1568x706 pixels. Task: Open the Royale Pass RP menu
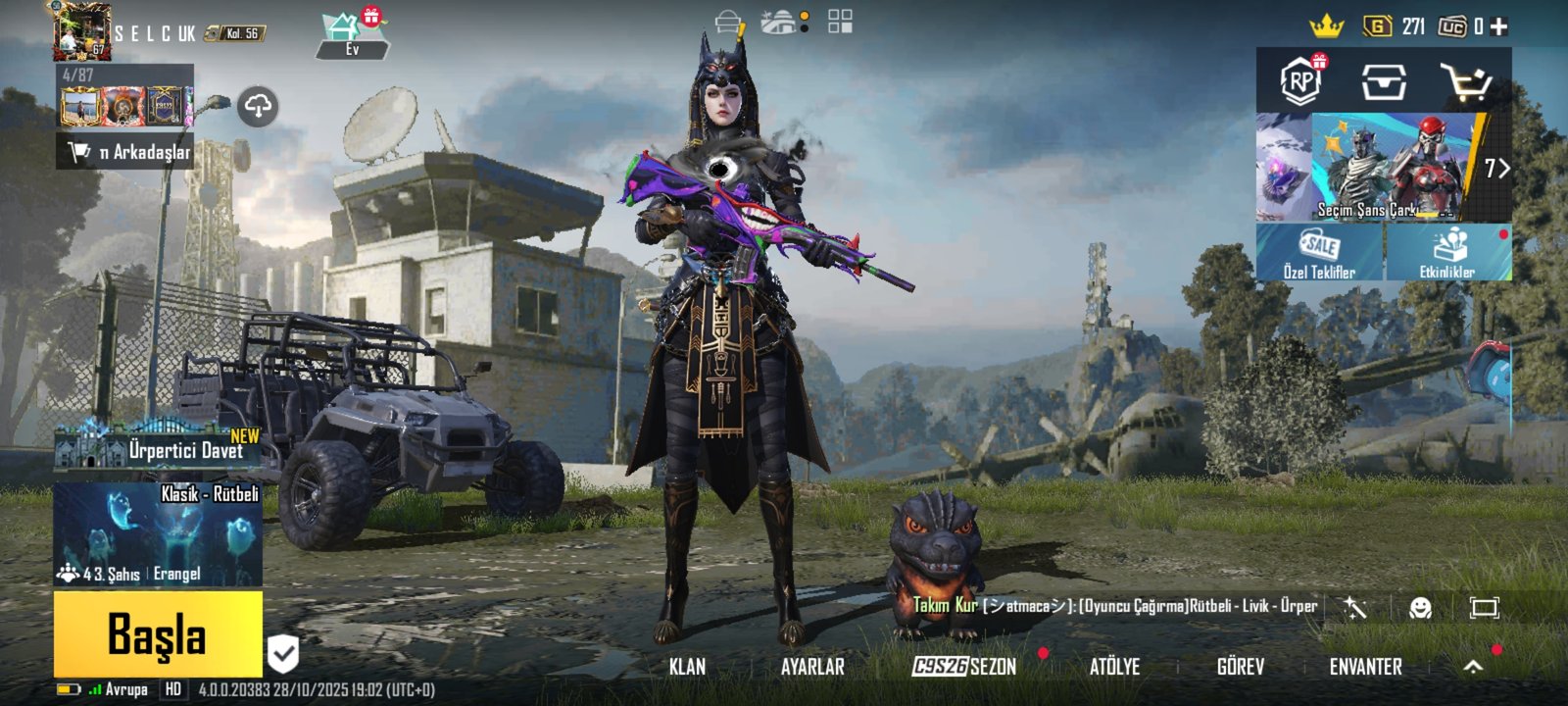pos(1300,80)
